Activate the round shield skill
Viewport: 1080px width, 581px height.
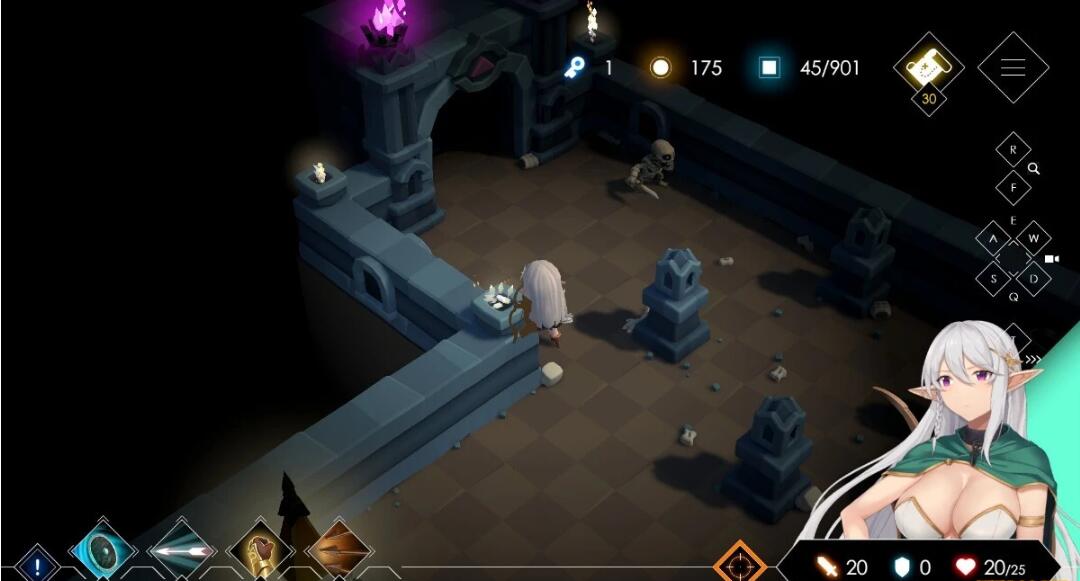[x=102, y=551]
